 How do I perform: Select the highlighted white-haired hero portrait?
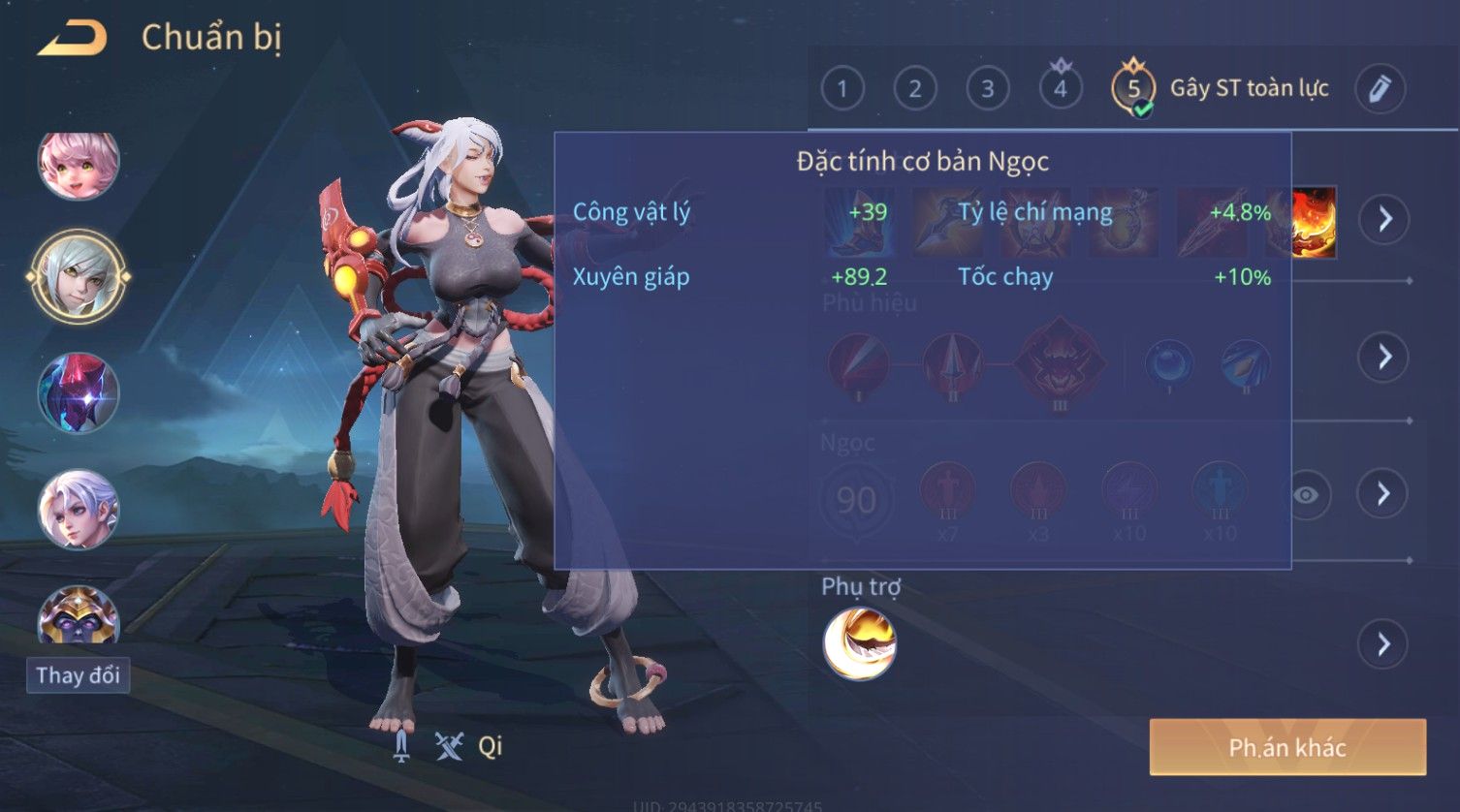pyautogui.click(x=79, y=277)
